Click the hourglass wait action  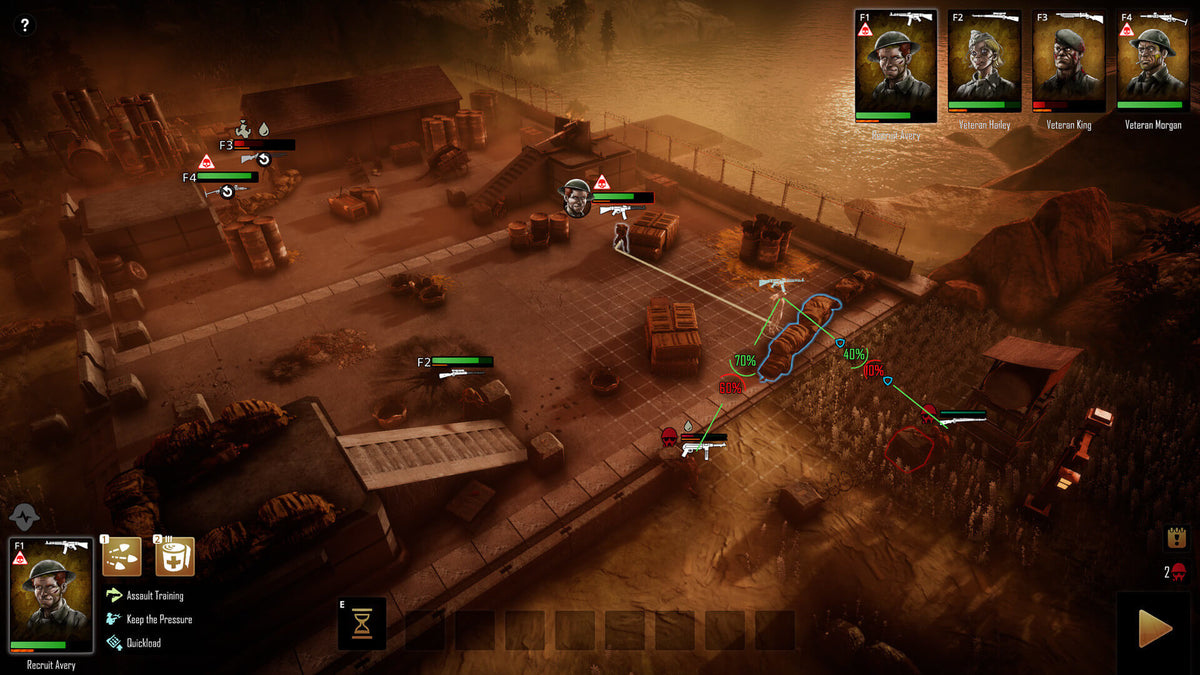tap(362, 623)
